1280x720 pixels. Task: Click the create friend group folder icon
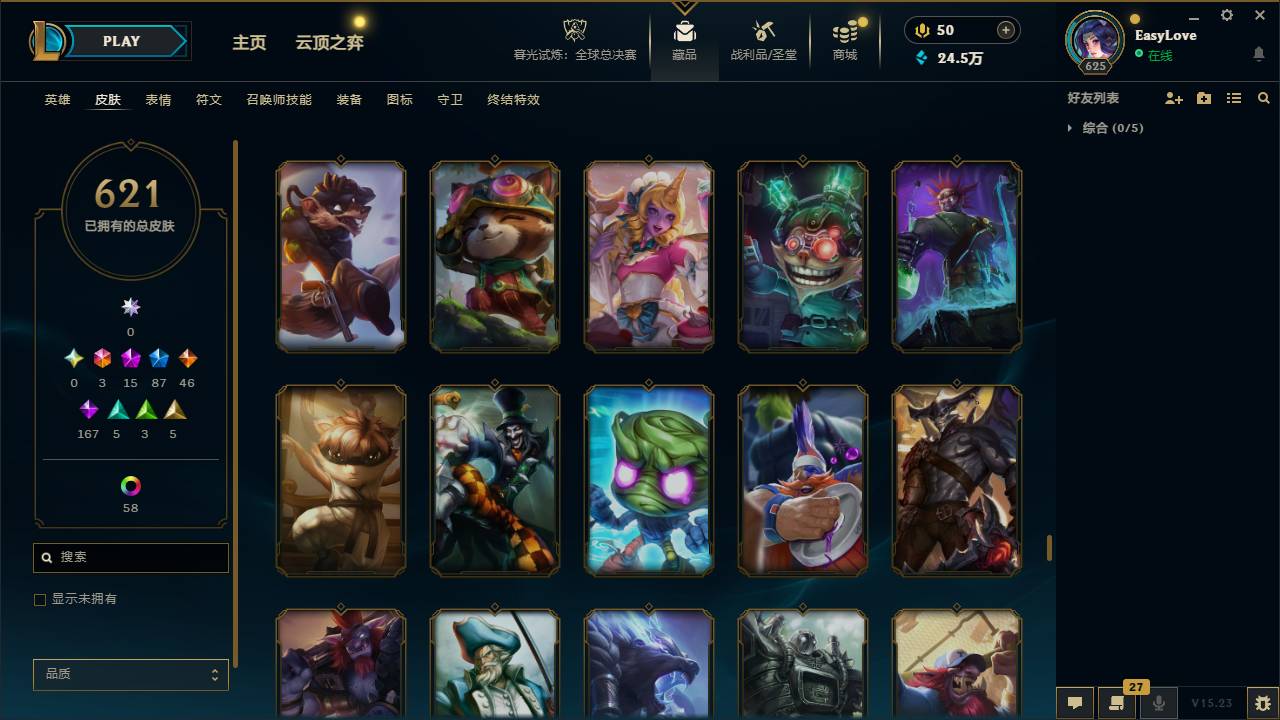click(x=1204, y=97)
